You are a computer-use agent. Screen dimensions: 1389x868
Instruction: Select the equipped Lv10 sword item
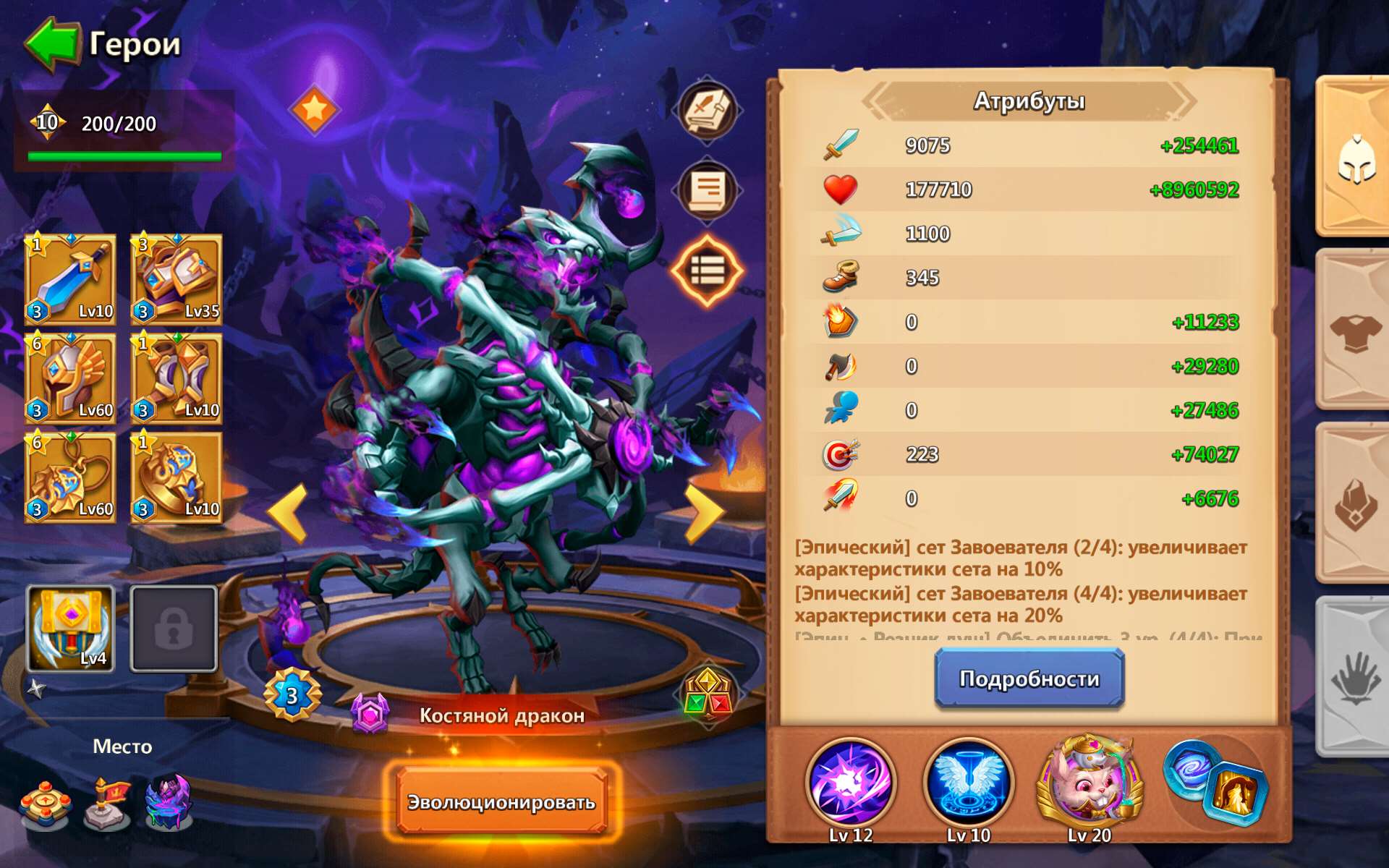70,281
